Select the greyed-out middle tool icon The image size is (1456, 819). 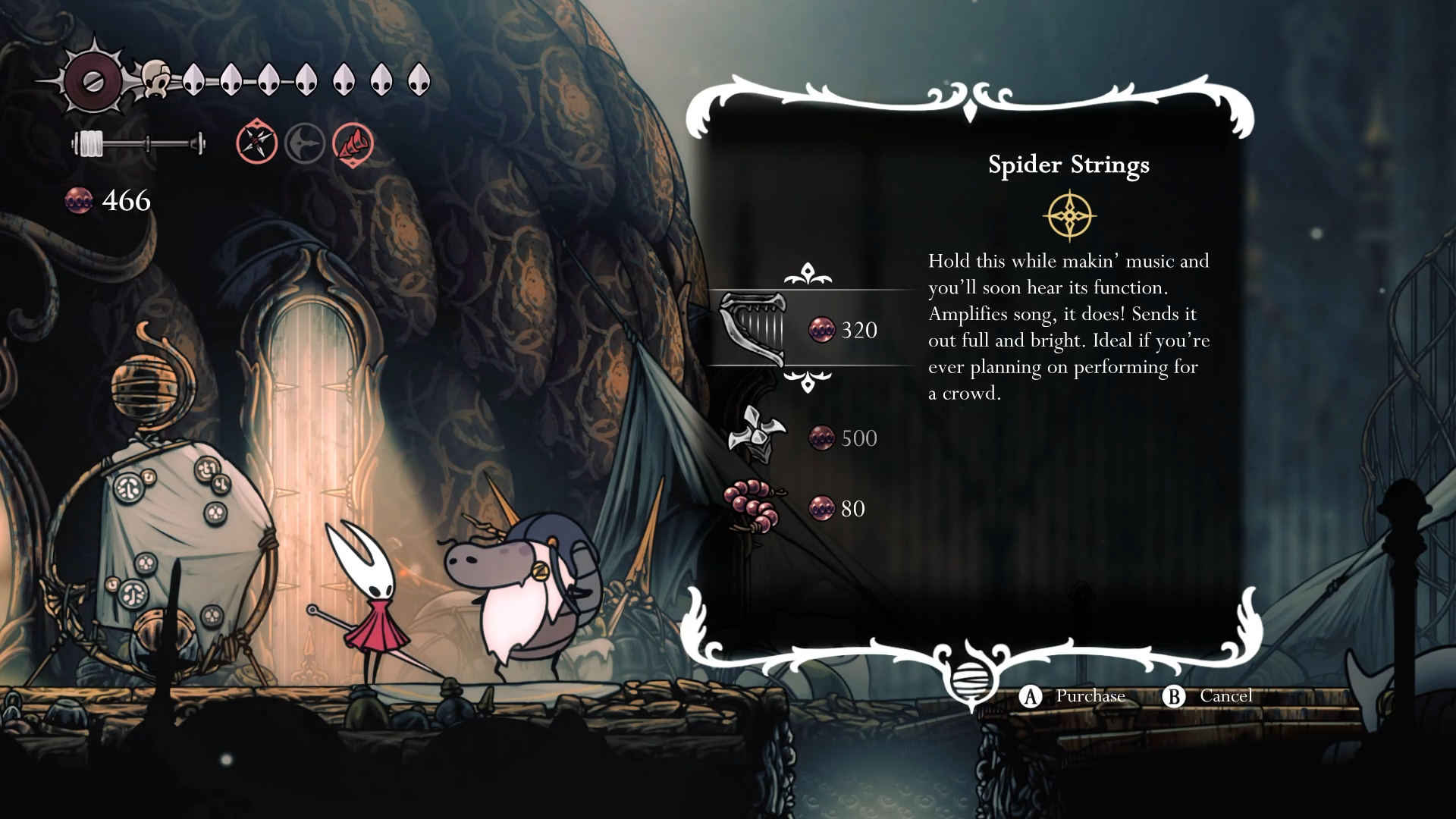(x=305, y=143)
